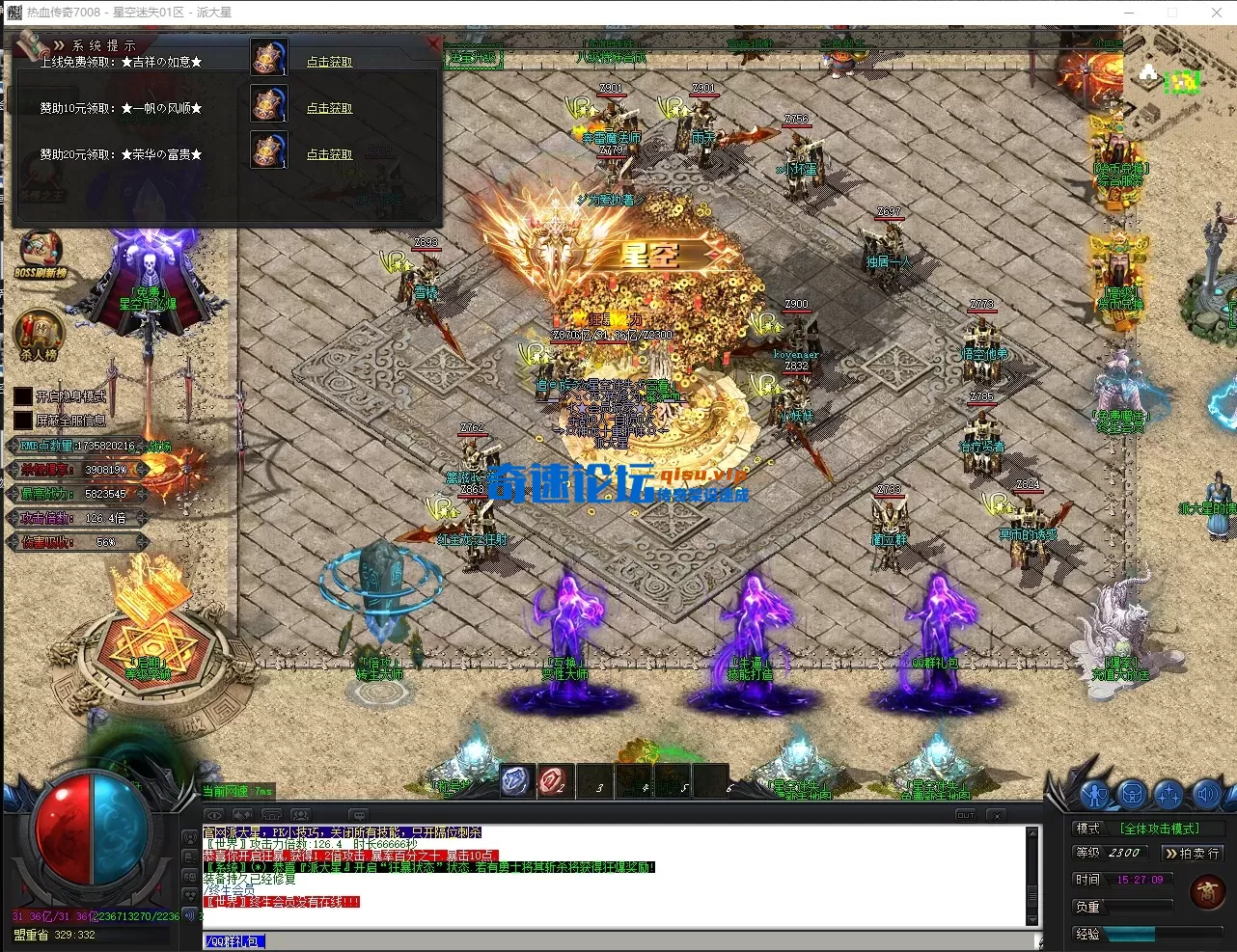
Task: Close the game window
Action: 1217,13
